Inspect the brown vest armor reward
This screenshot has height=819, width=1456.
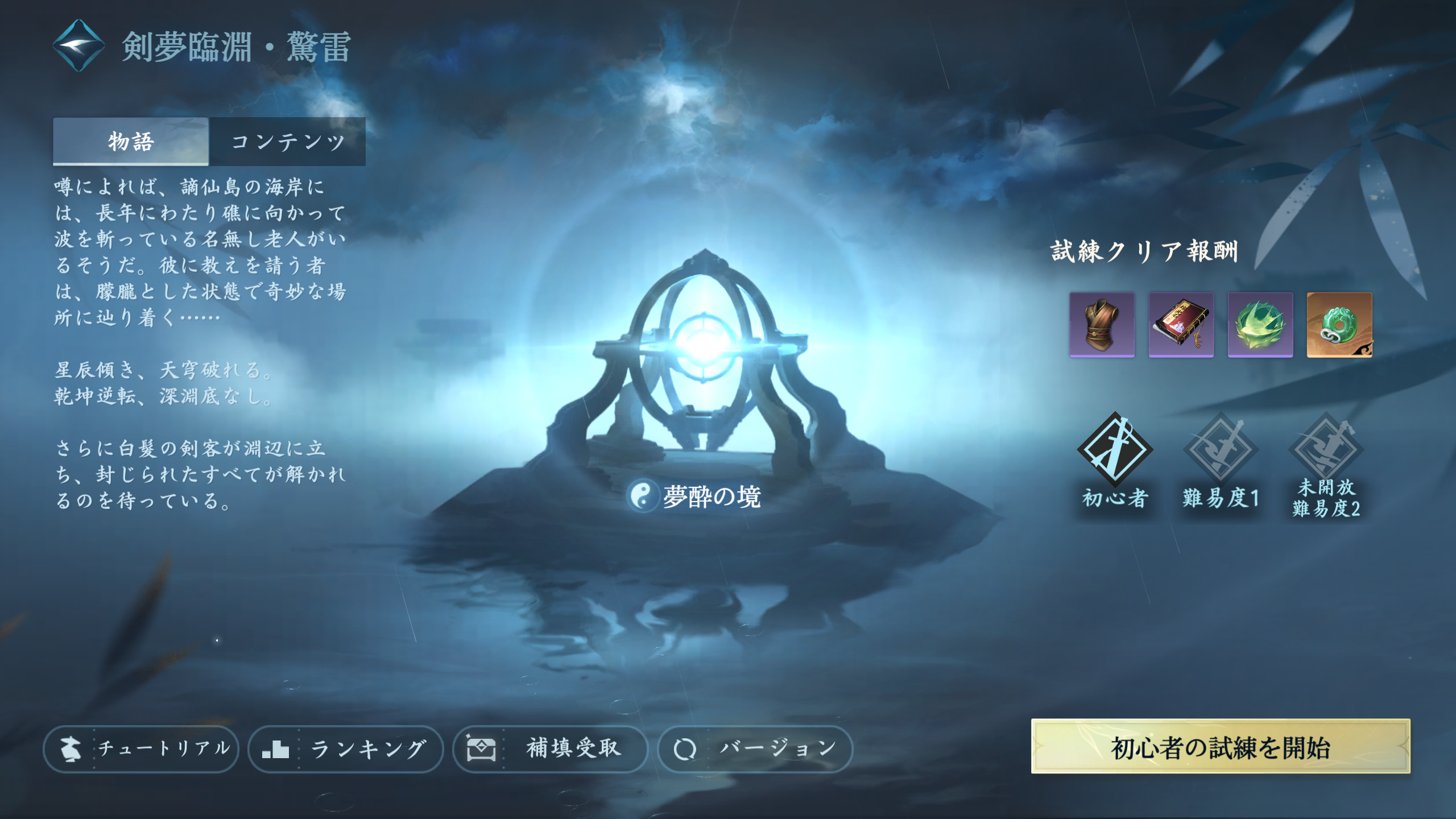[x=1102, y=325]
